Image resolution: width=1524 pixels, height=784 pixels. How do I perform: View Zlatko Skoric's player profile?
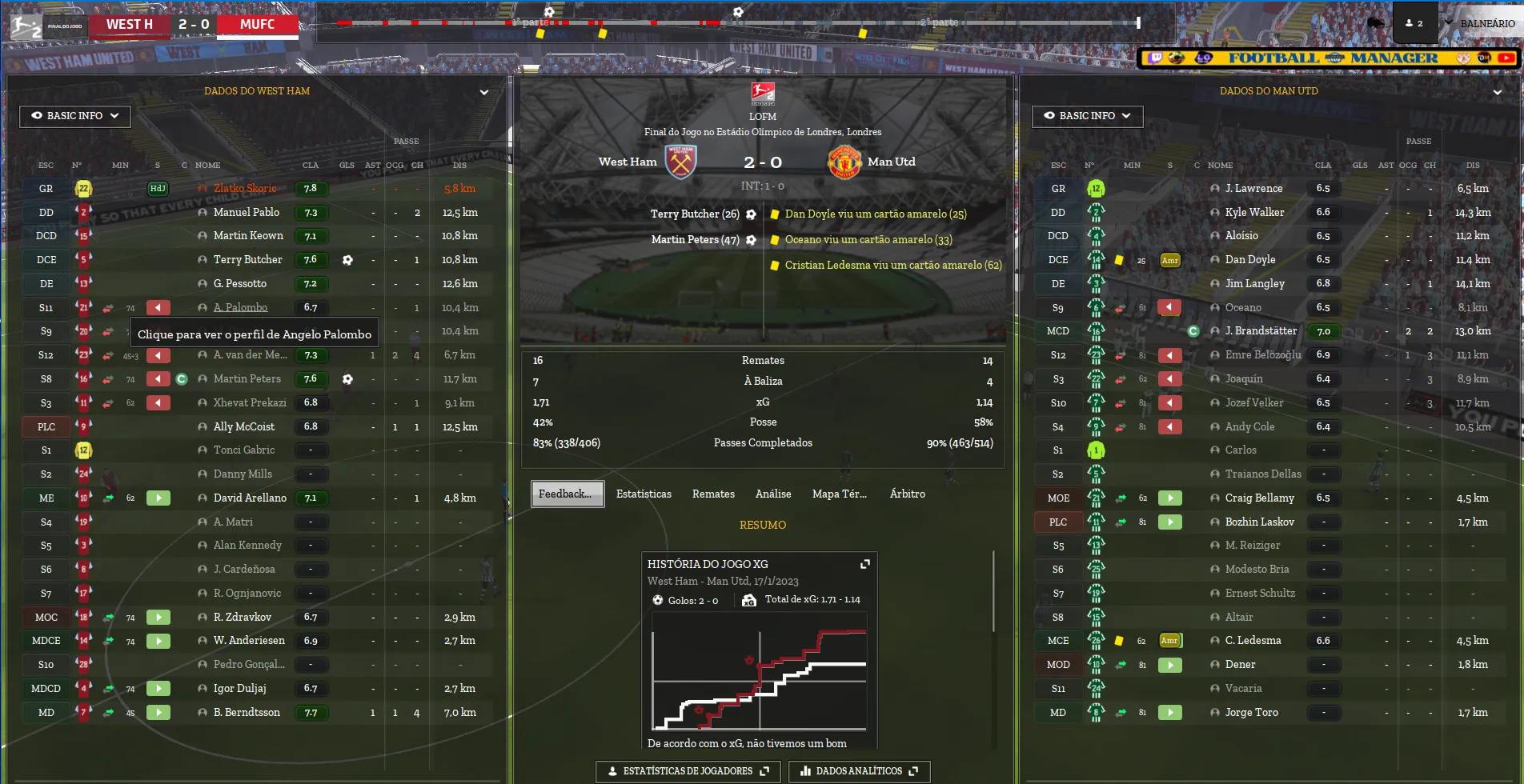point(245,189)
